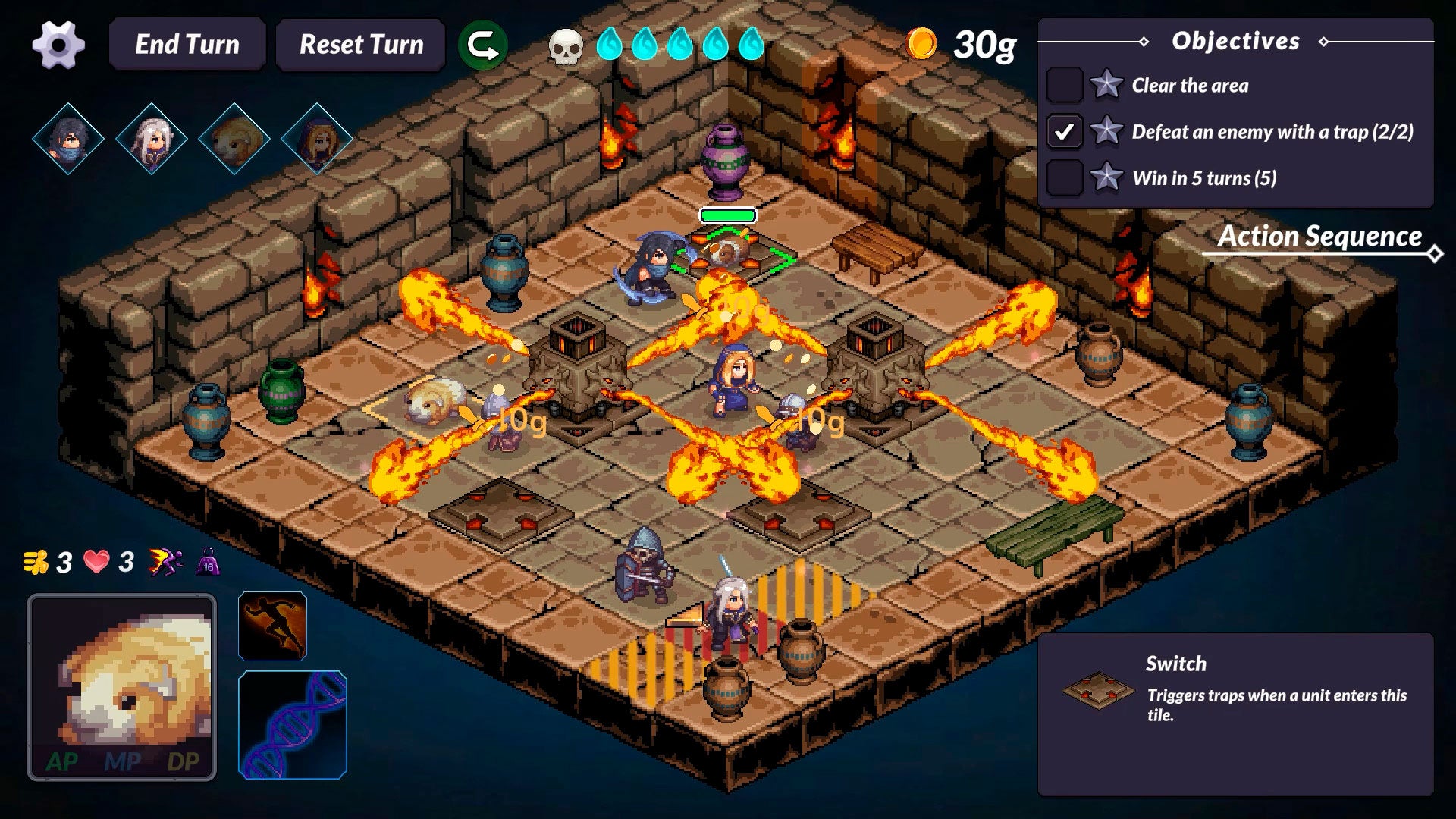Viewport: 1456px width, 819px height.
Task: Open the gear settings menu
Action: tap(58, 45)
